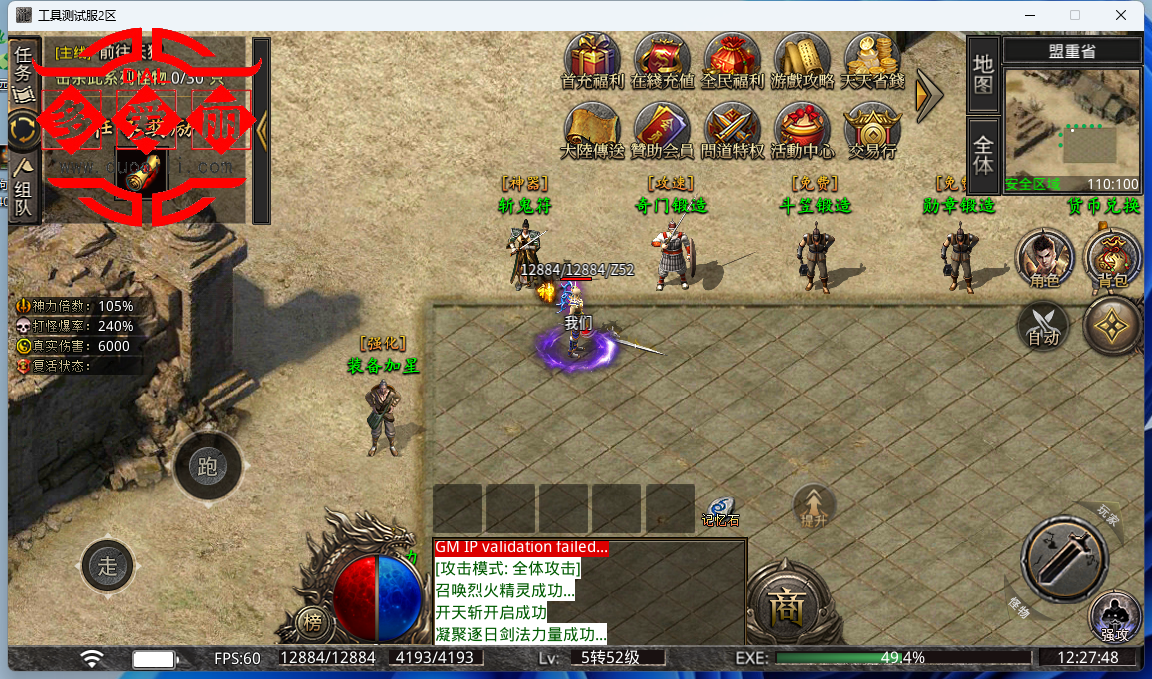This screenshot has height=679, width=1152.
Task: Open the 背包 backpack inventory
Action: pos(1112,260)
